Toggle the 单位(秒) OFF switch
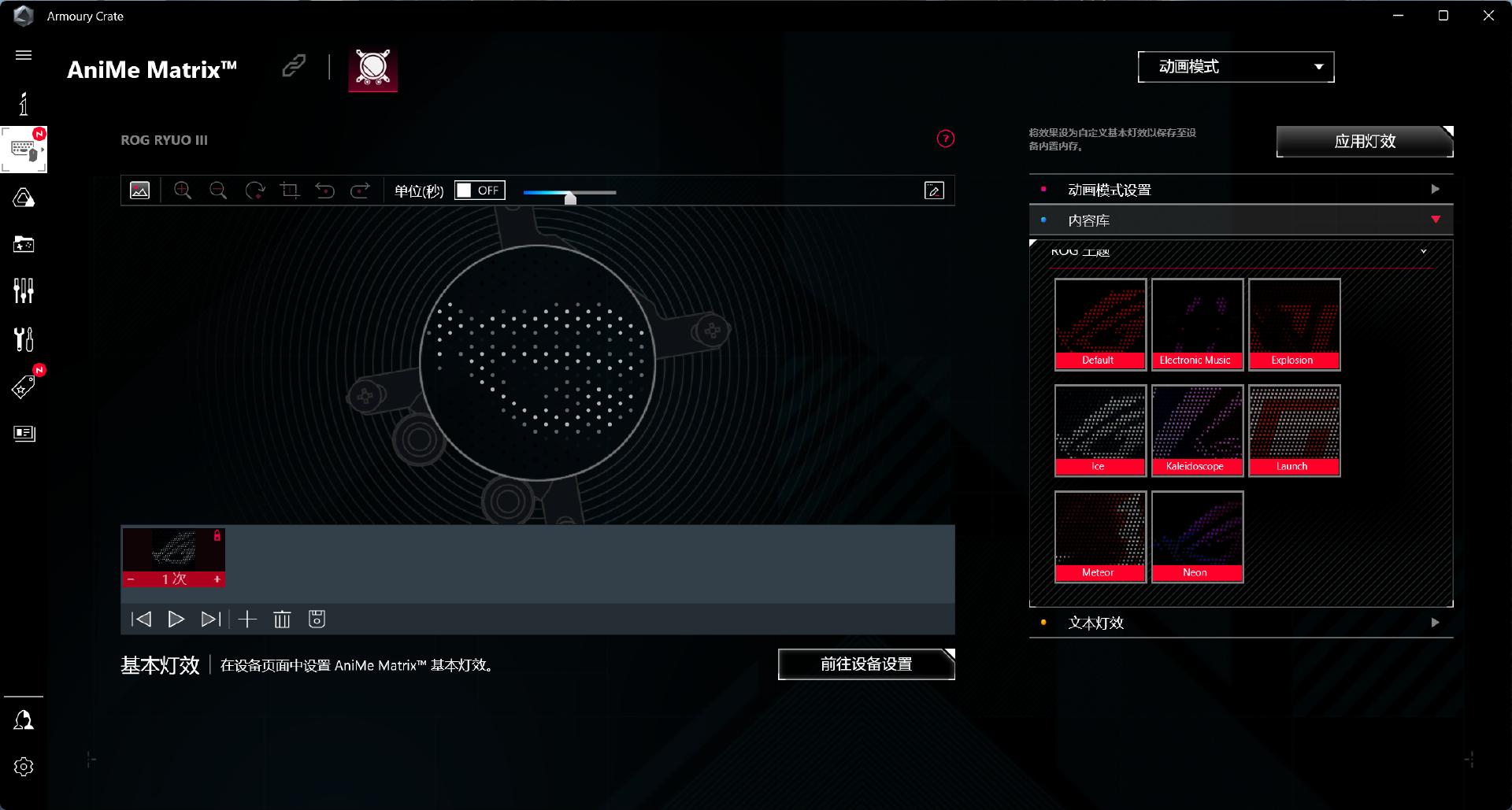This screenshot has width=1512, height=810. [479, 190]
